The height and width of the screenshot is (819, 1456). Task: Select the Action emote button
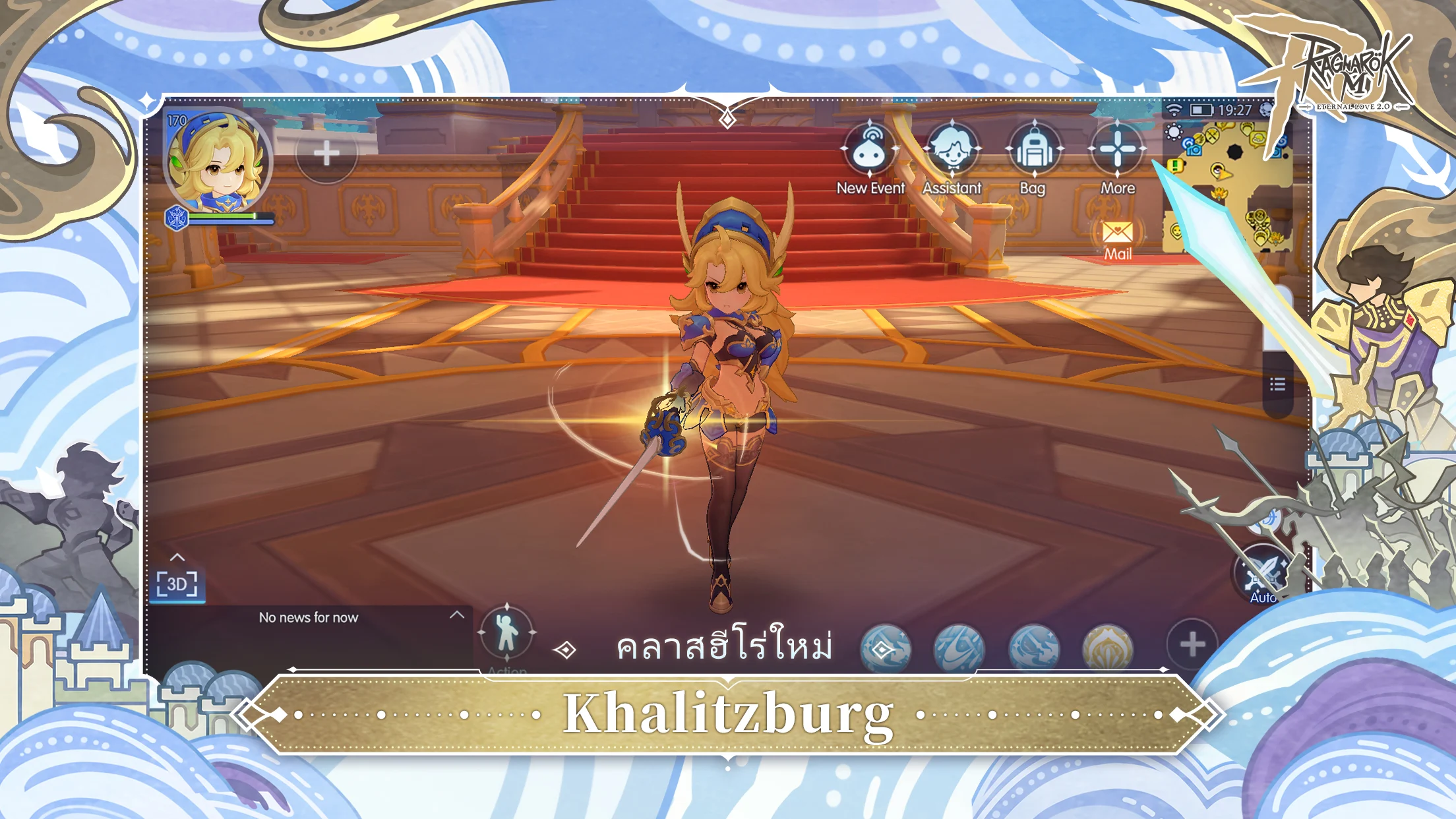[508, 631]
